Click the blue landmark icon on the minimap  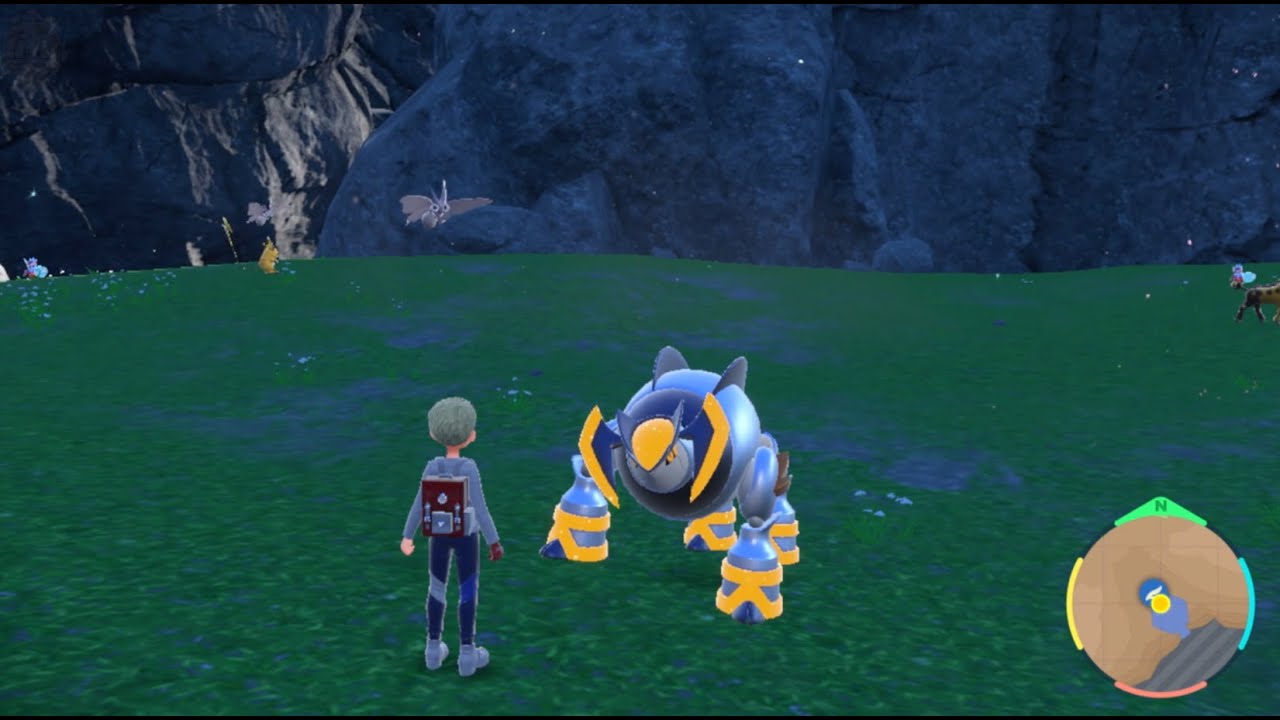pos(1152,590)
